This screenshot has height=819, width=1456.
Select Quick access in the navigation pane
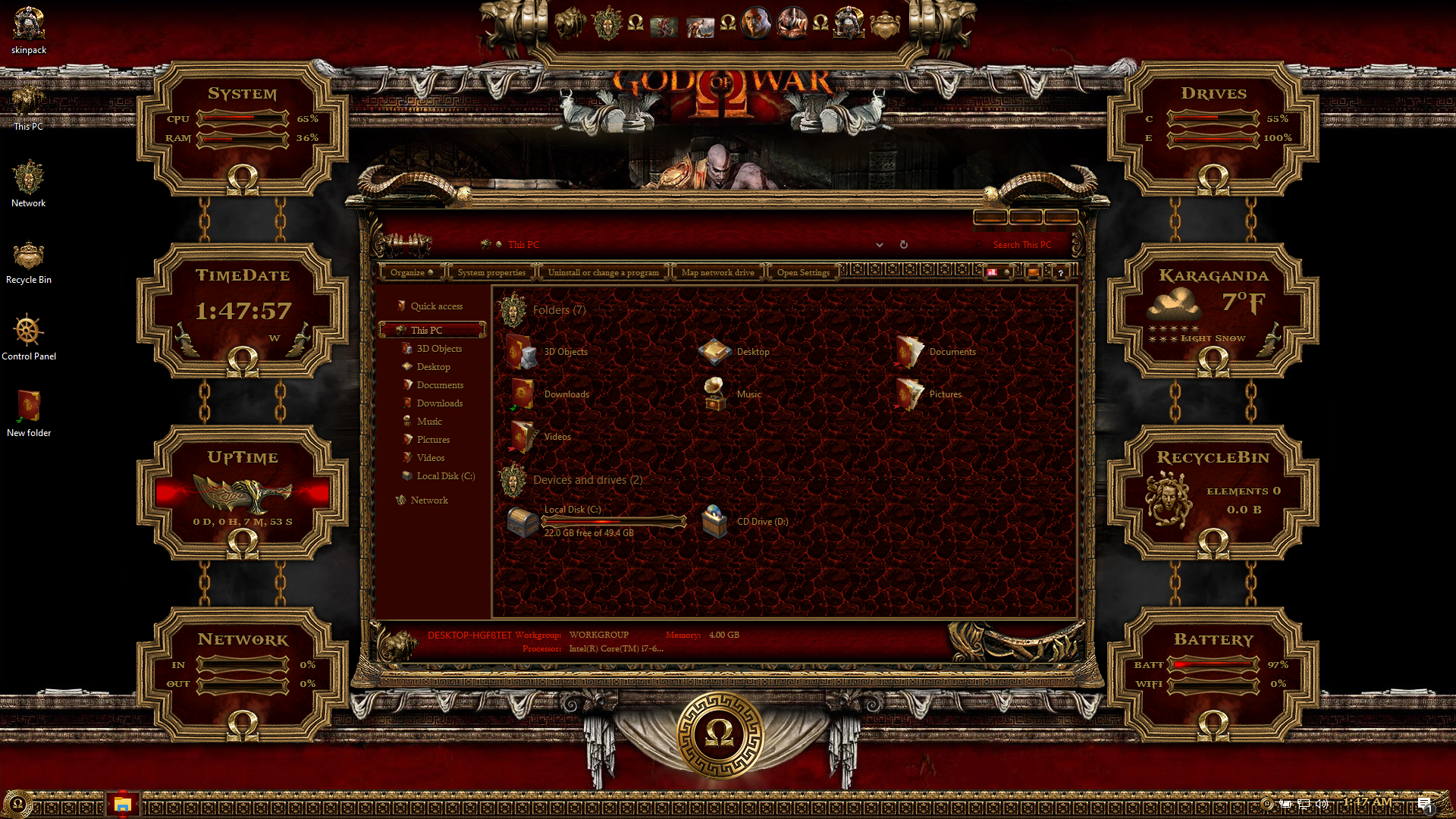click(436, 306)
